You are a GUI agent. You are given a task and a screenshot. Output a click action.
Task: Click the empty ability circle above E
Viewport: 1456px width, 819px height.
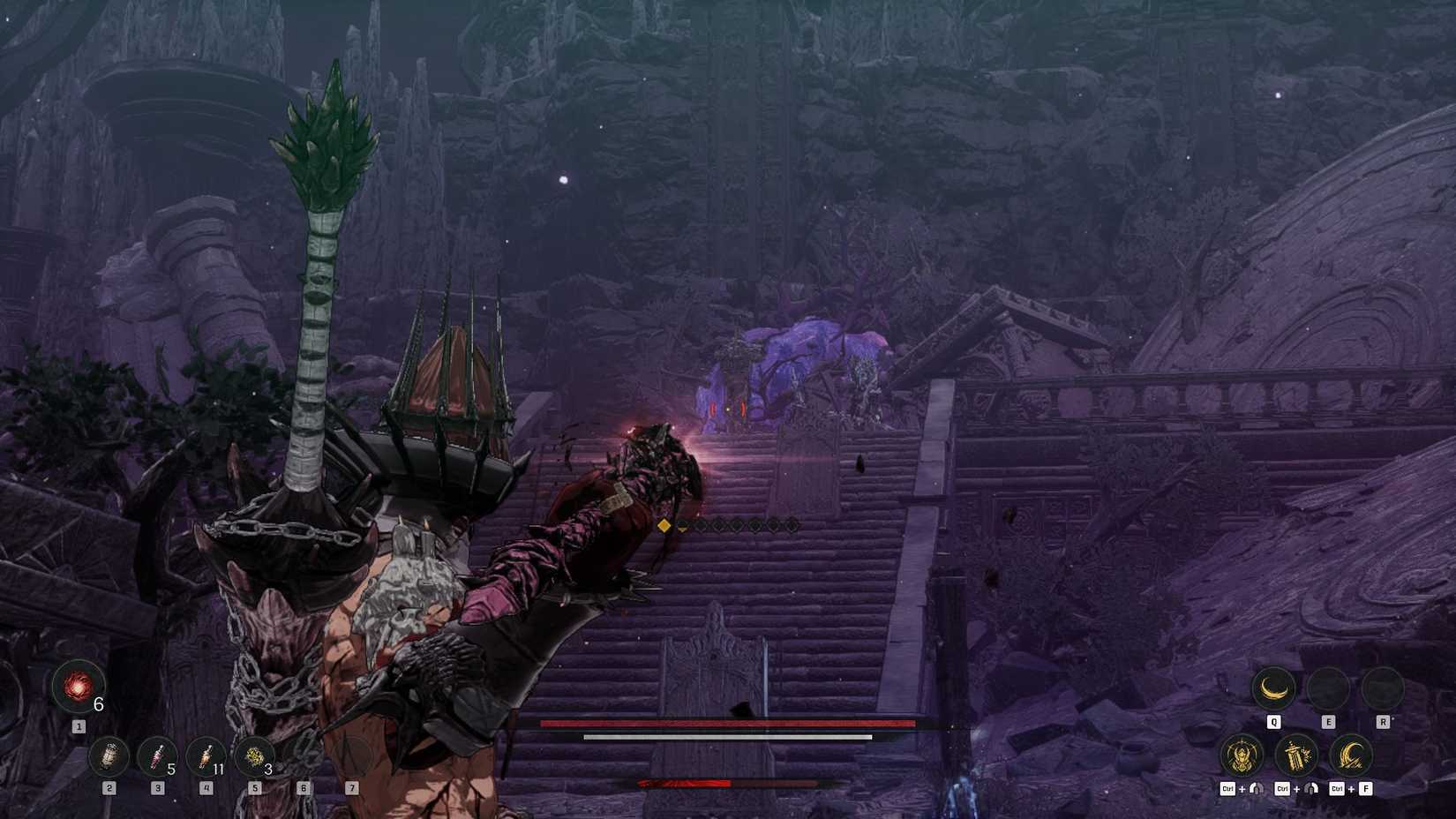tap(1329, 687)
